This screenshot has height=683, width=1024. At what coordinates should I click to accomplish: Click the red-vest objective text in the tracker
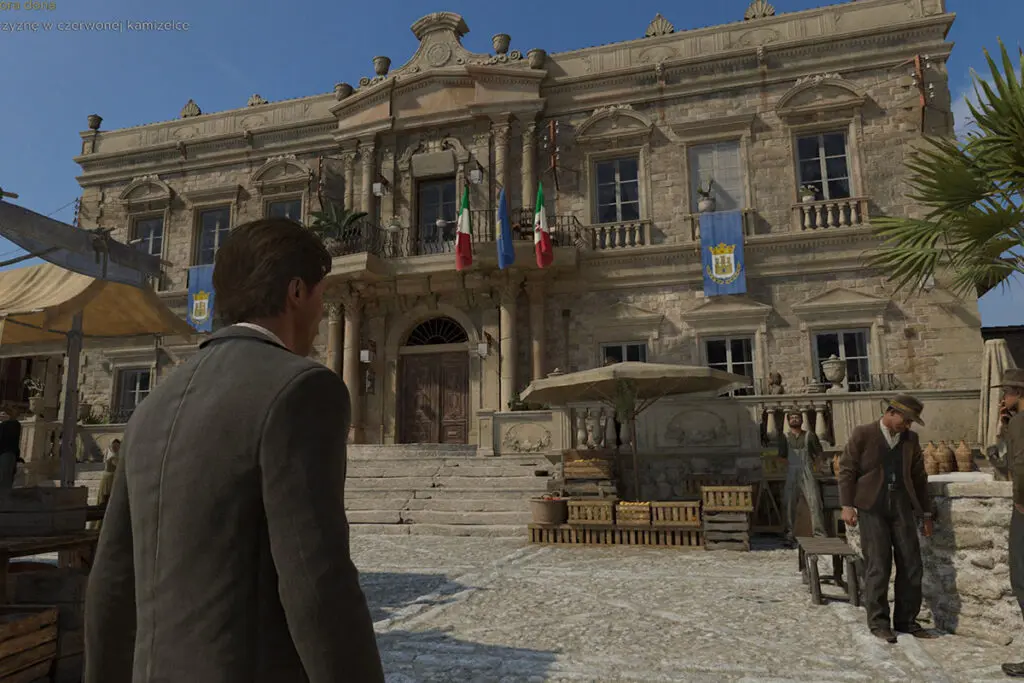click(x=94, y=25)
